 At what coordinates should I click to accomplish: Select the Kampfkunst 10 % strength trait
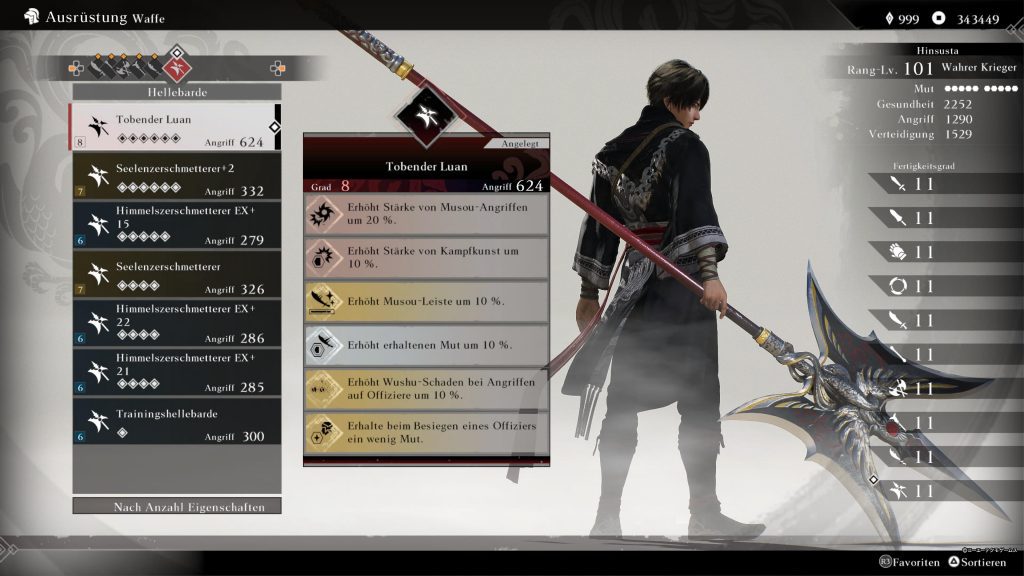click(426, 257)
